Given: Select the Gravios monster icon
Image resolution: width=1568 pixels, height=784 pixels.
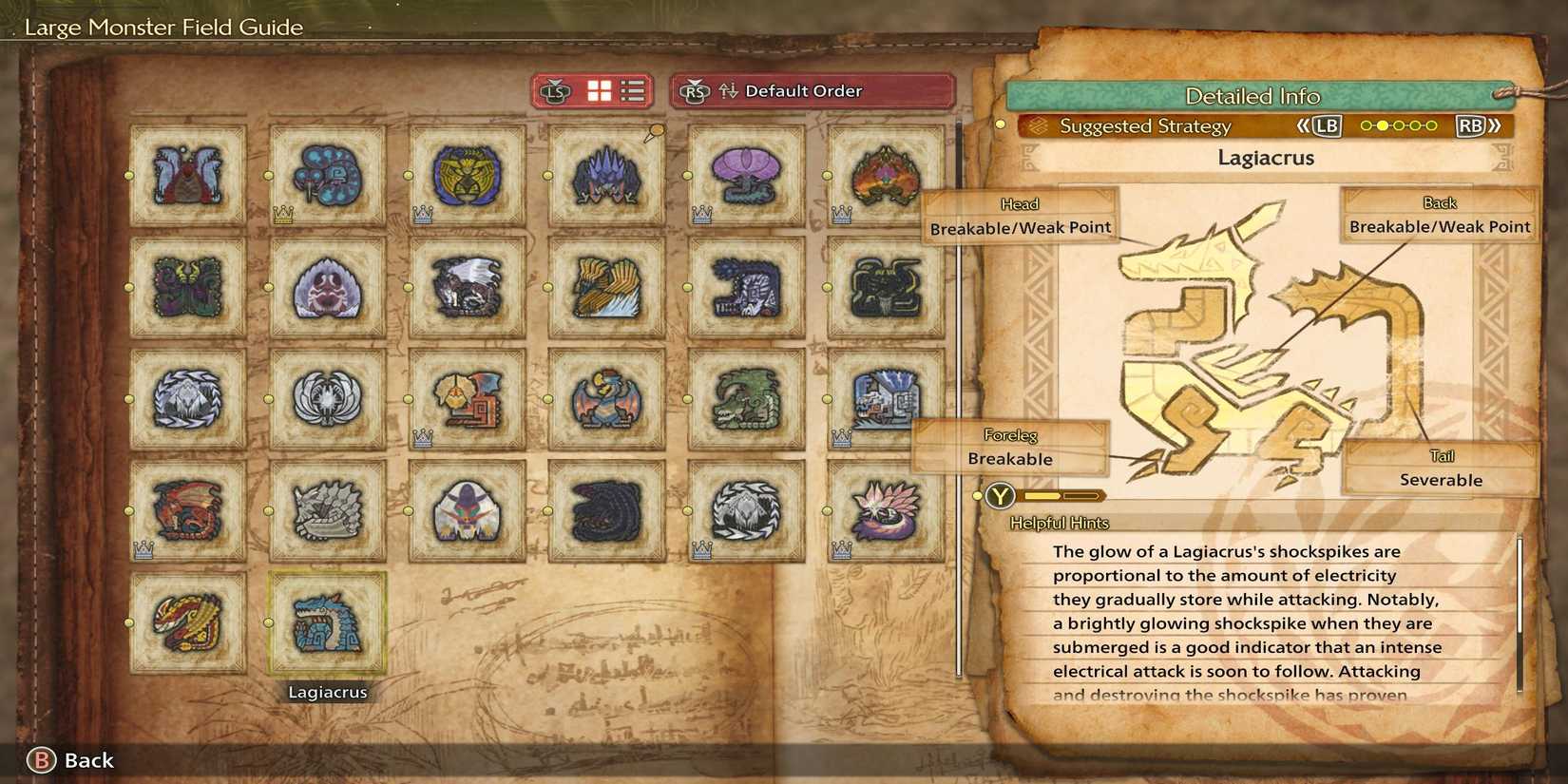Looking at the screenshot, I should coord(328,513).
